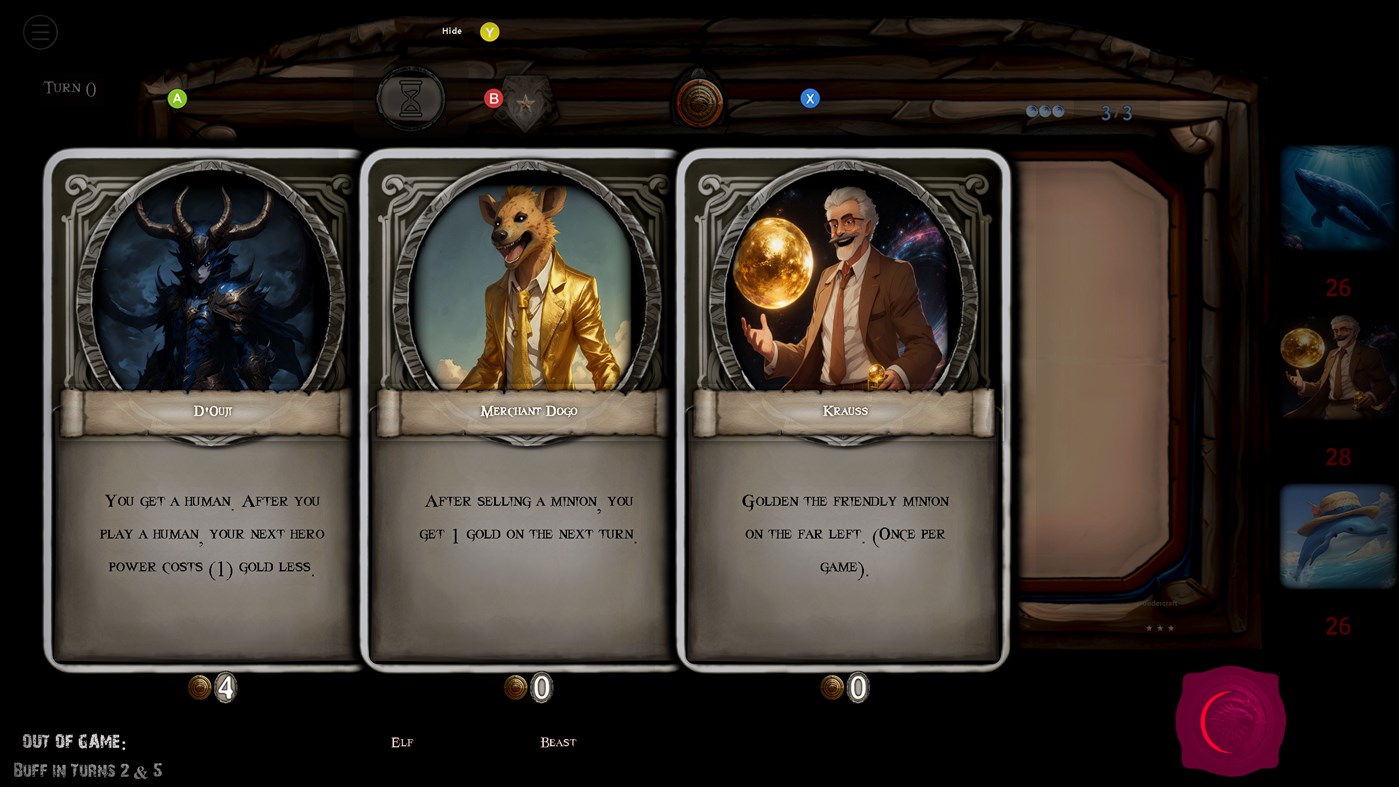Image resolution: width=1399 pixels, height=787 pixels.
Task: Click the Elf tribe label
Action: click(x=401, y=742)
